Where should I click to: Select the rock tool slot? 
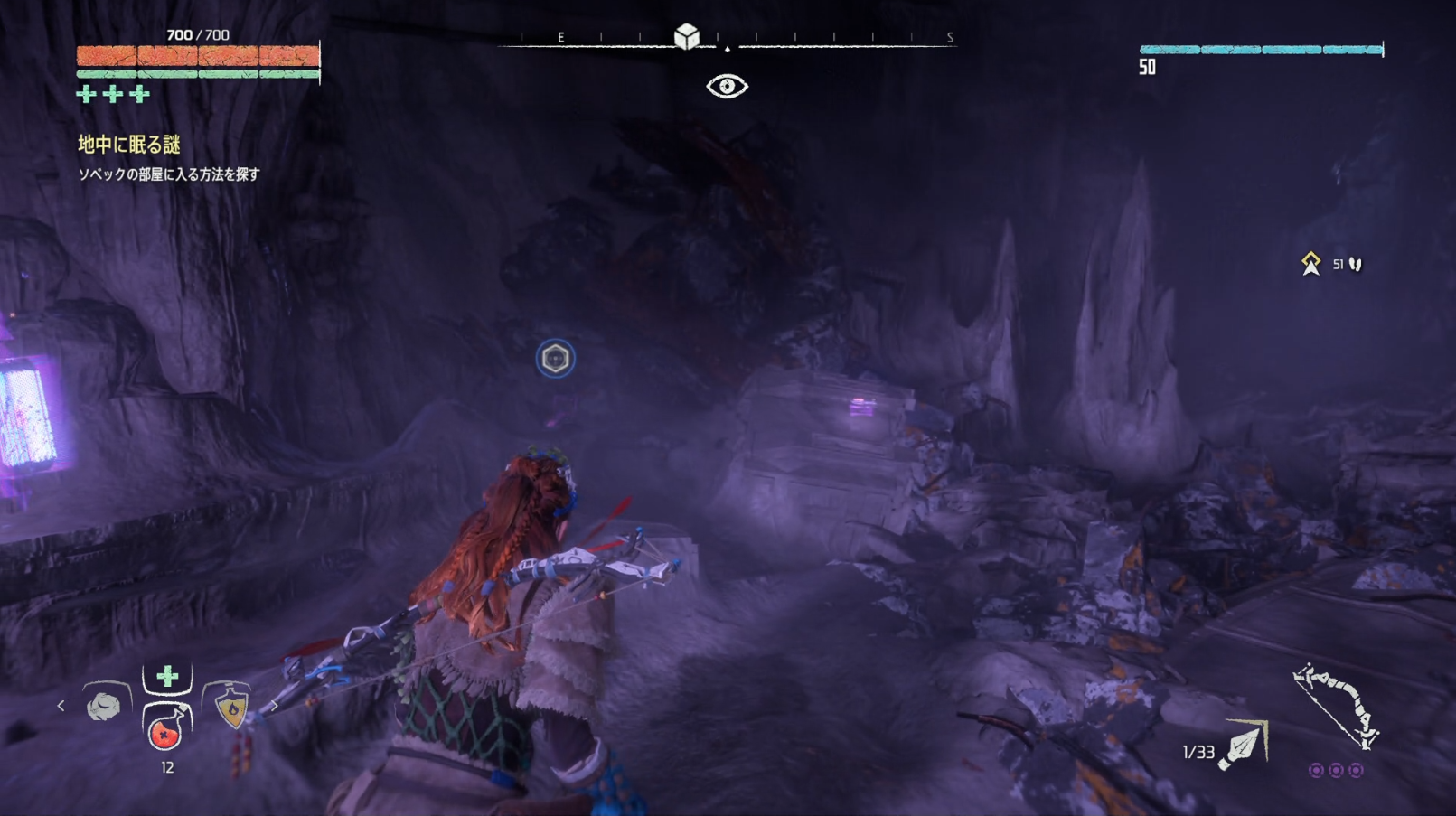tap(104, 705)
